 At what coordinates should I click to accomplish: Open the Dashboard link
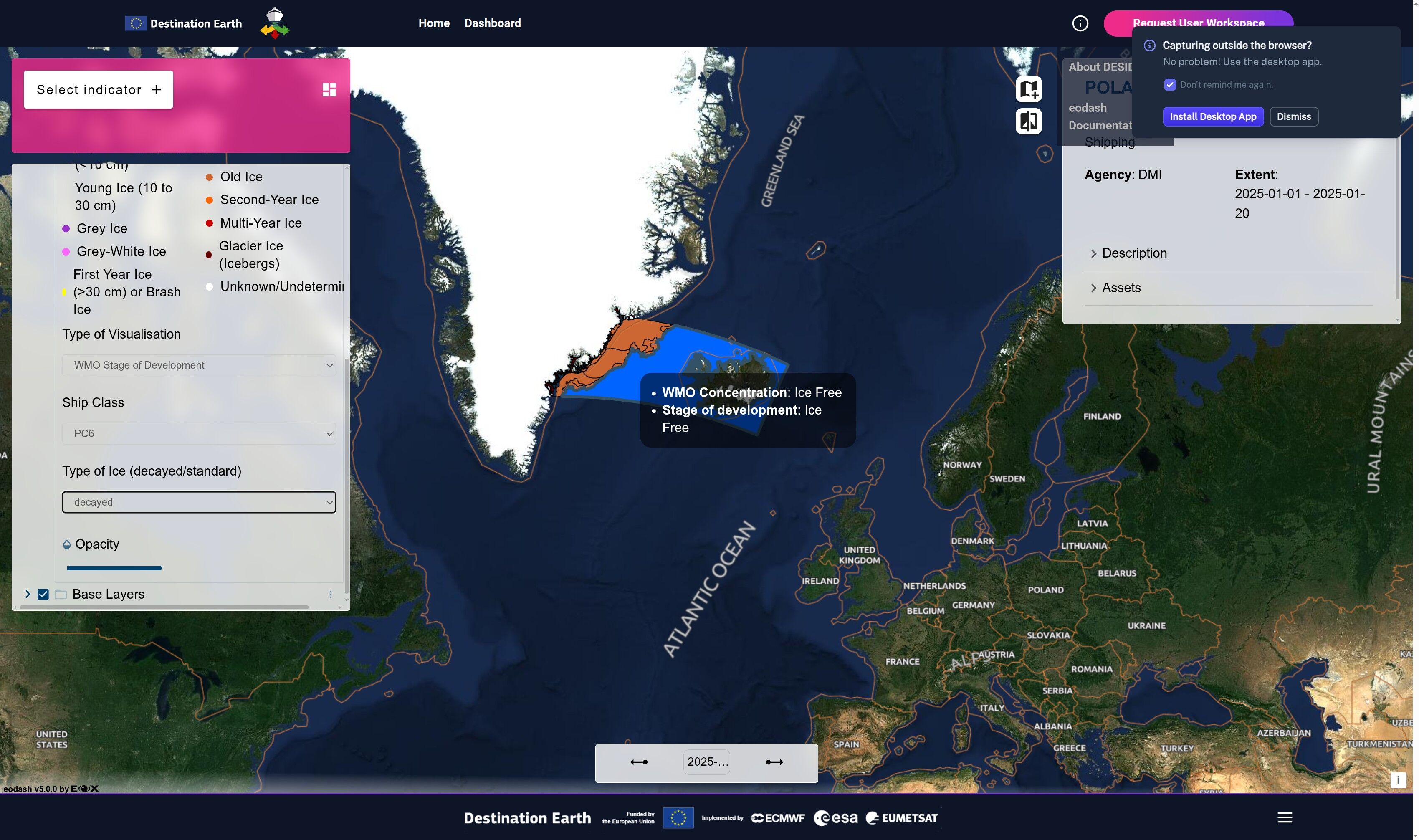(493, 23)
